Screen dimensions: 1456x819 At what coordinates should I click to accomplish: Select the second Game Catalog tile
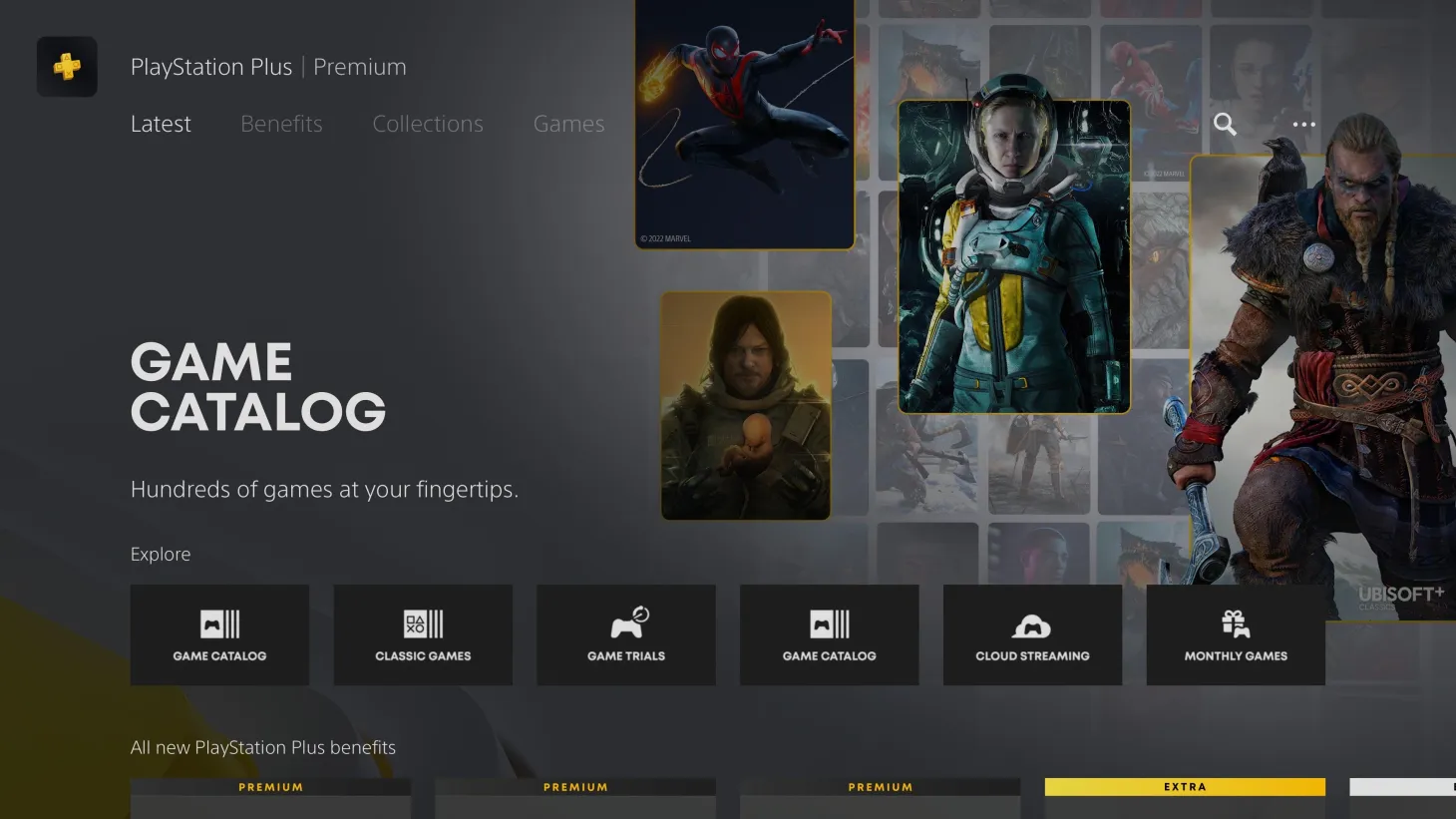point(829,634)
